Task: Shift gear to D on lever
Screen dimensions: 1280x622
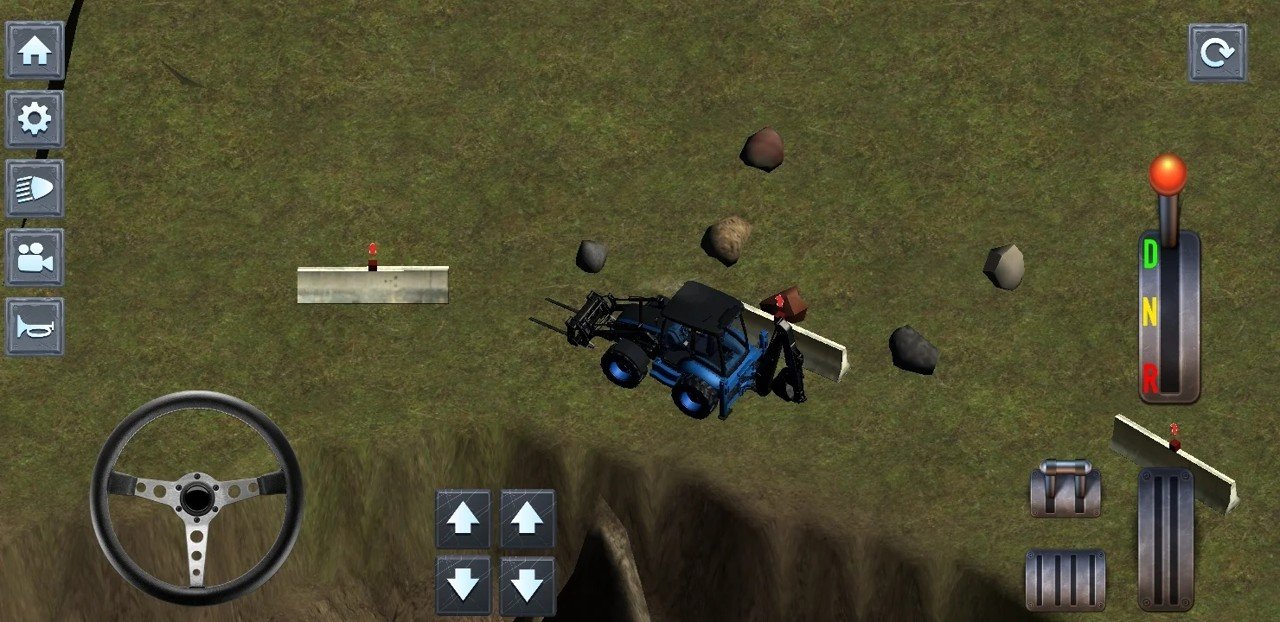Action: tap(1150, 256)
